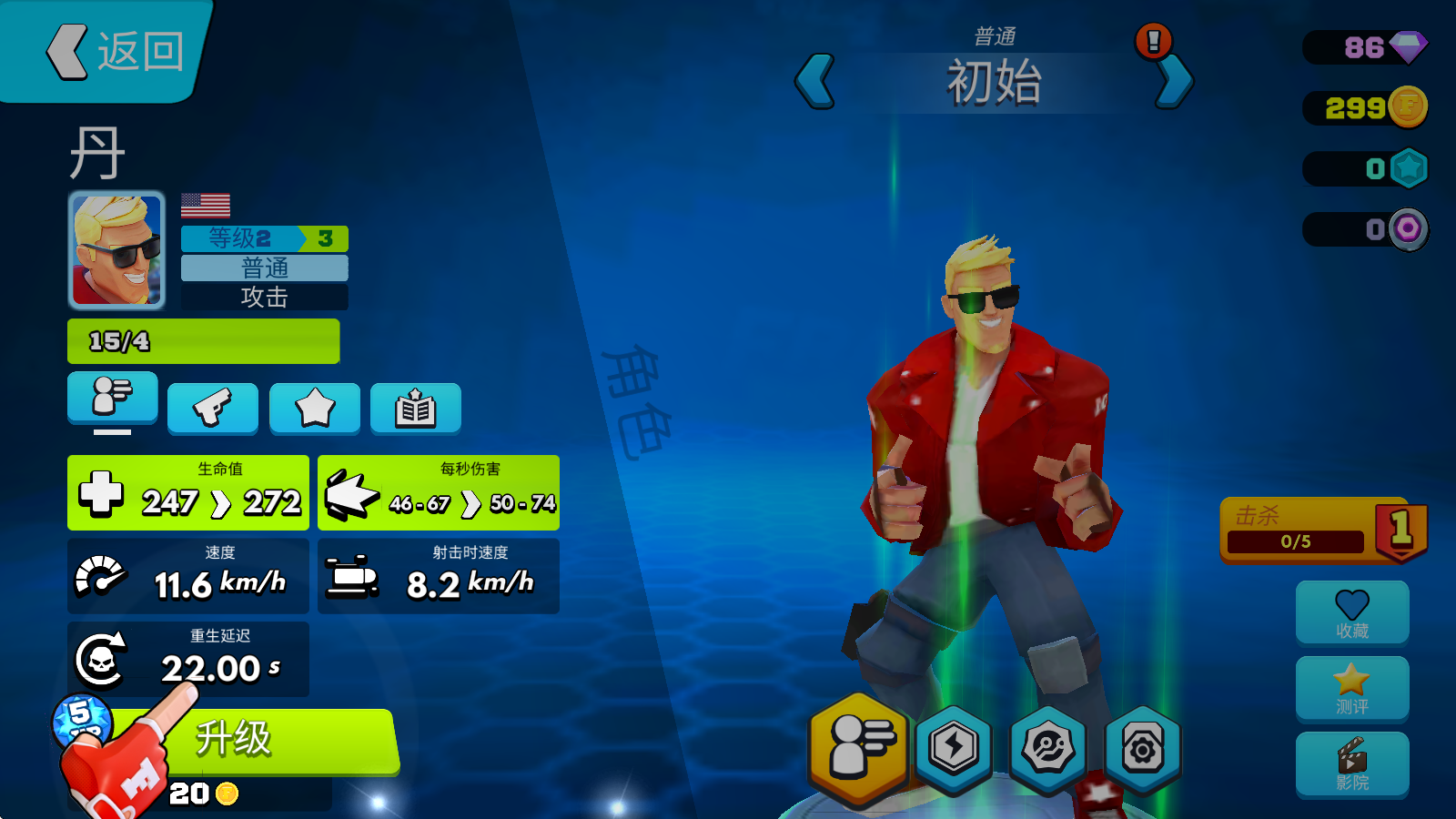Open the character lore book tab
Screen dimensions: 1456x819
[x=415, y=408]
